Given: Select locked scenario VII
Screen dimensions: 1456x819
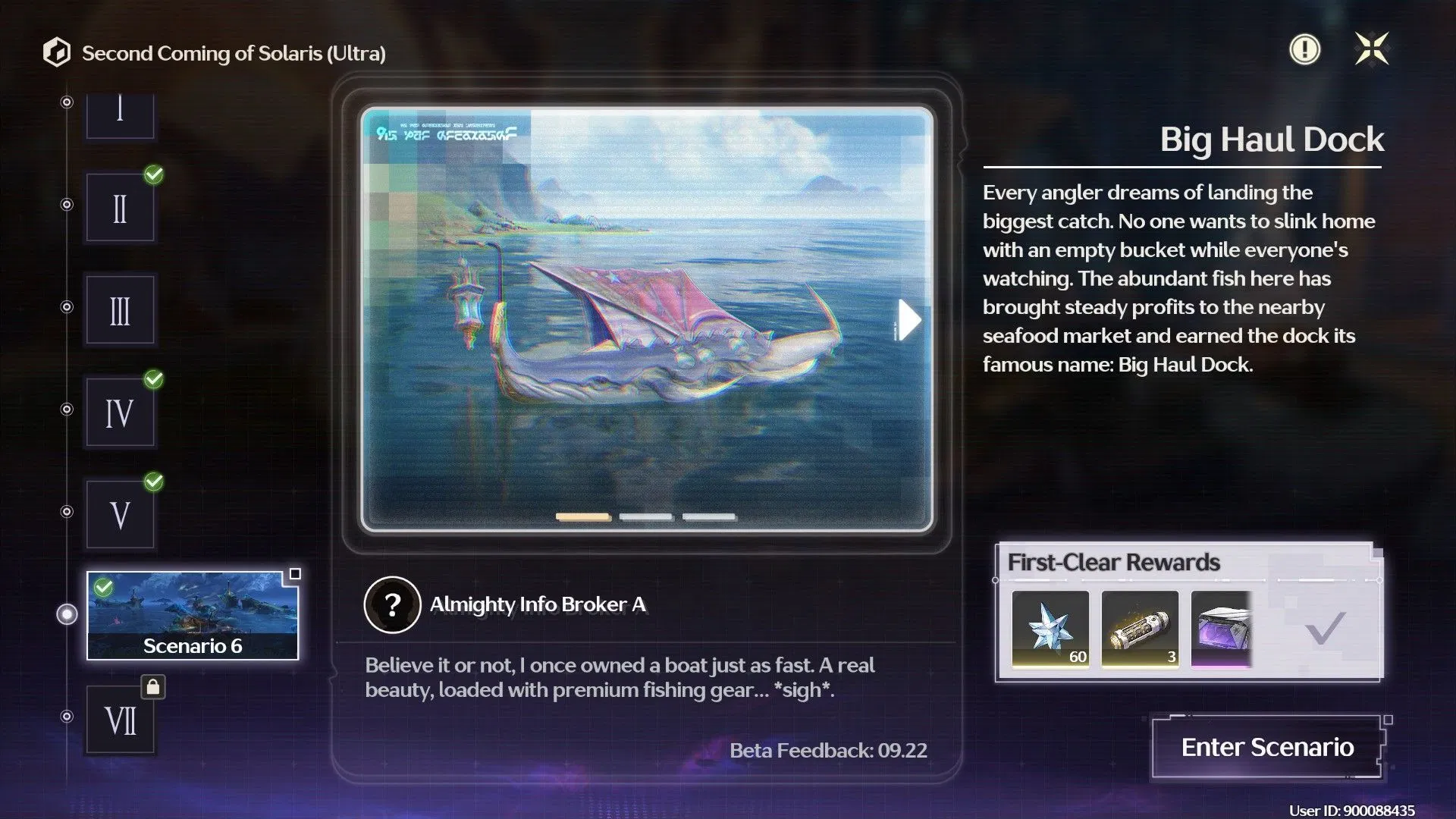Looking at the screenshot, I should (x=121, y=720).
